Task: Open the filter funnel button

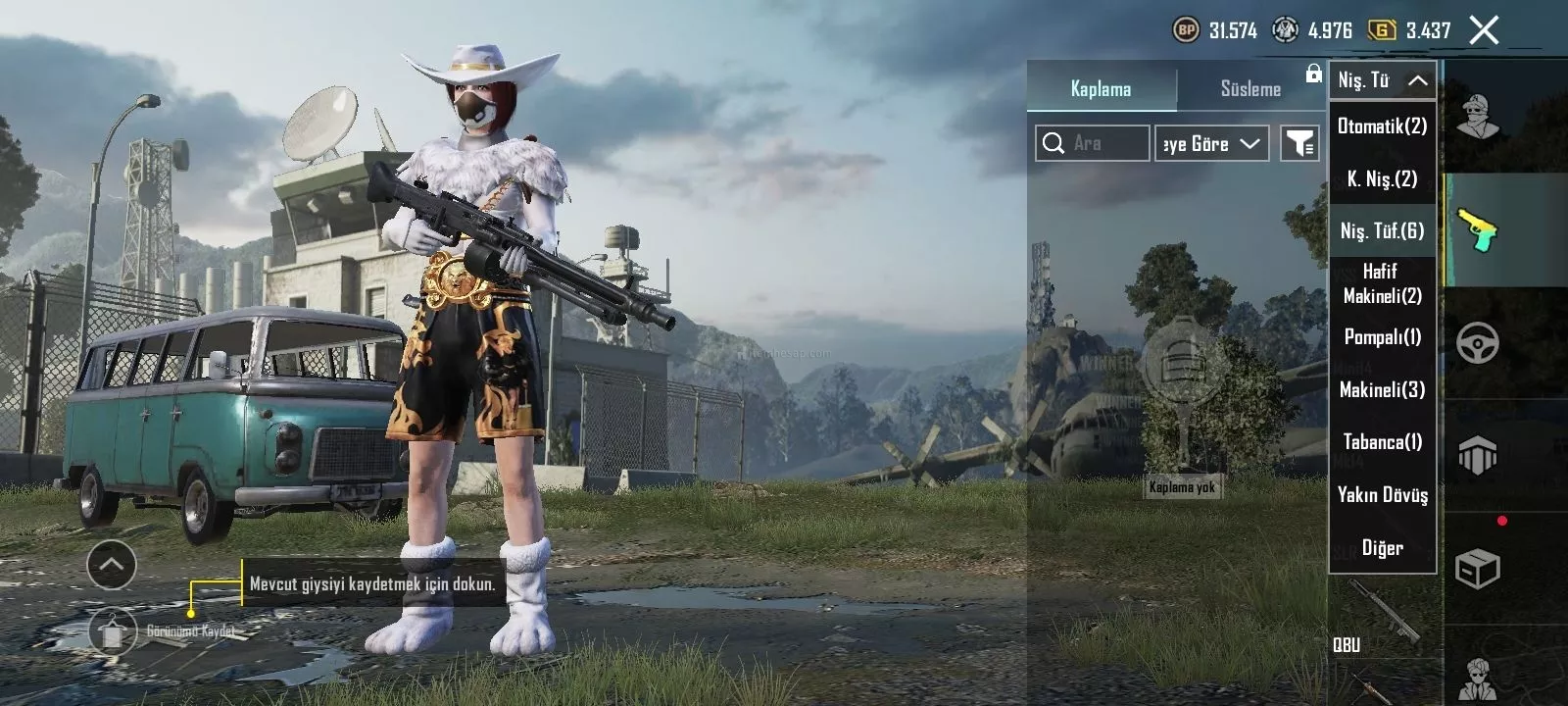Action: point(1299,144)
